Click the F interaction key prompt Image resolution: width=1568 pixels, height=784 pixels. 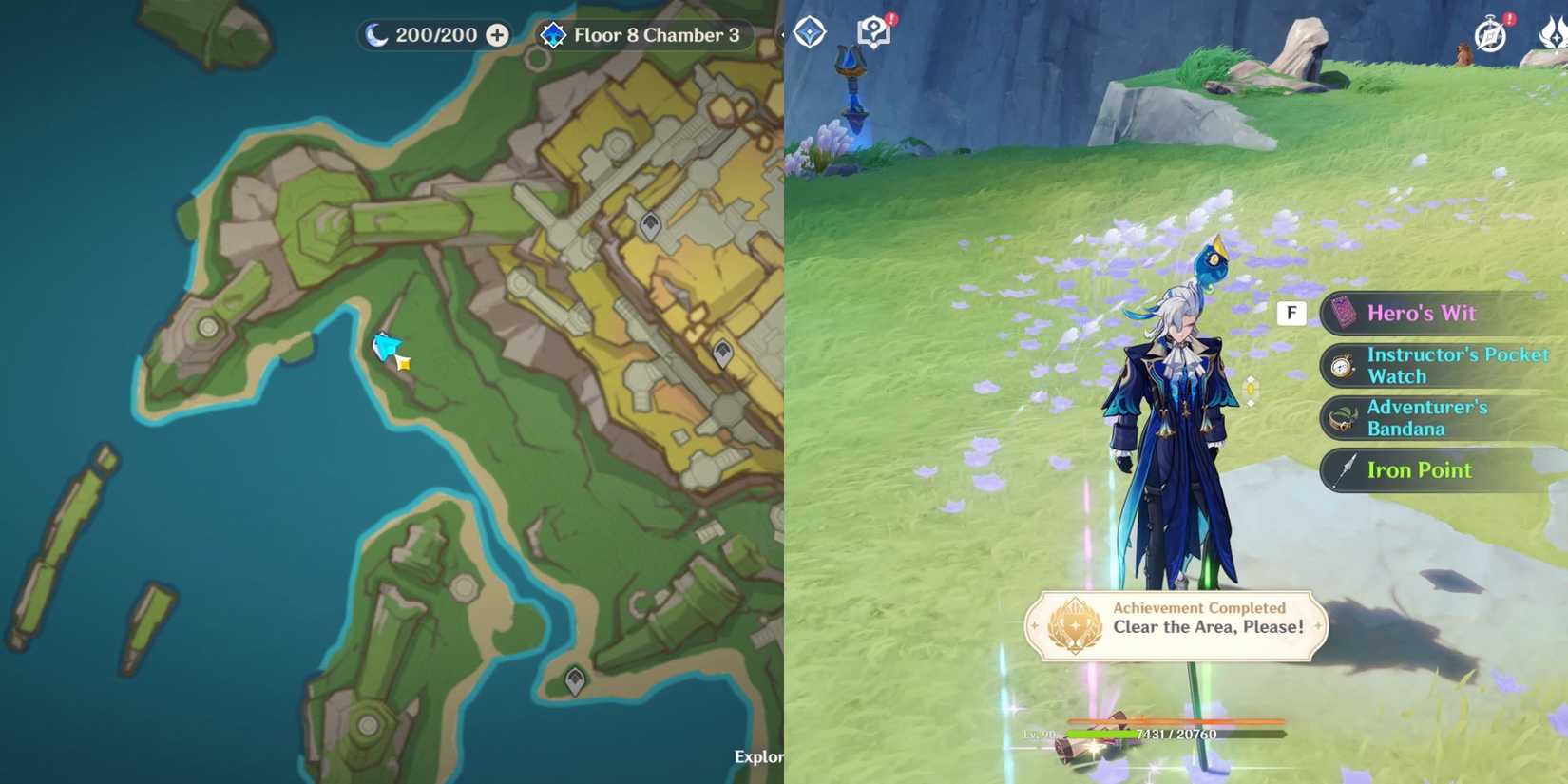1291,312
